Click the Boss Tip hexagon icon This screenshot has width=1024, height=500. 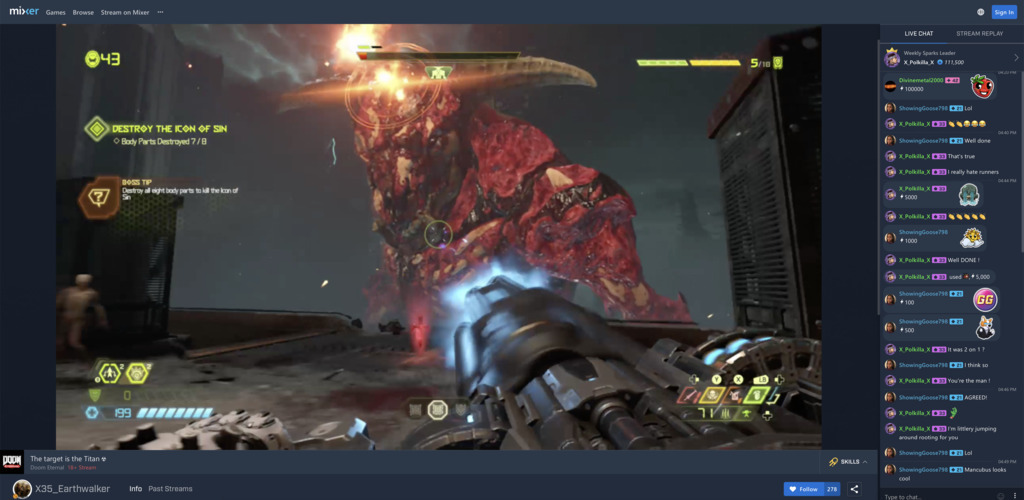tap(99, 196)
